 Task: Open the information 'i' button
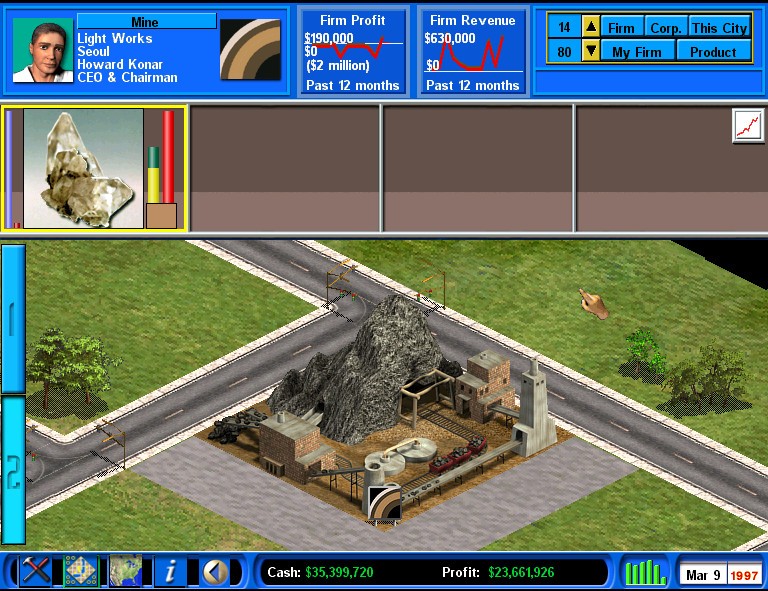[170, 571]
